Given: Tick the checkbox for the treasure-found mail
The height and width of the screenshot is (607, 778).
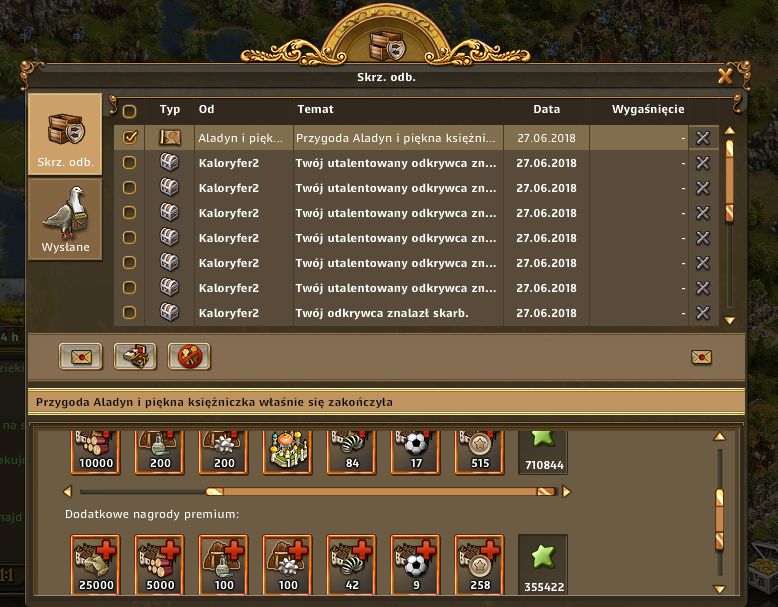Looking at the screenshot, I should point(129,313).
